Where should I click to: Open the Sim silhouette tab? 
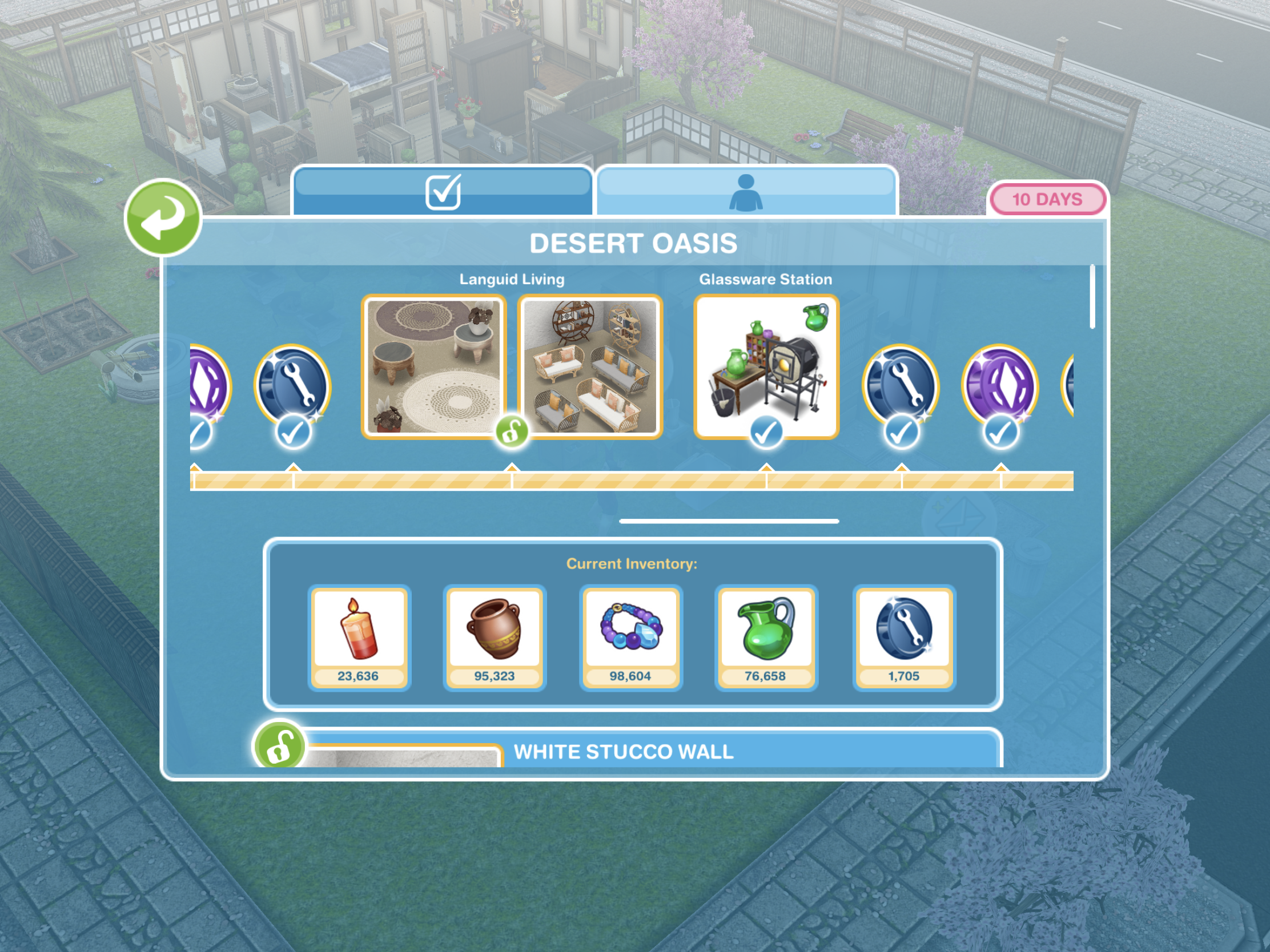746,192
